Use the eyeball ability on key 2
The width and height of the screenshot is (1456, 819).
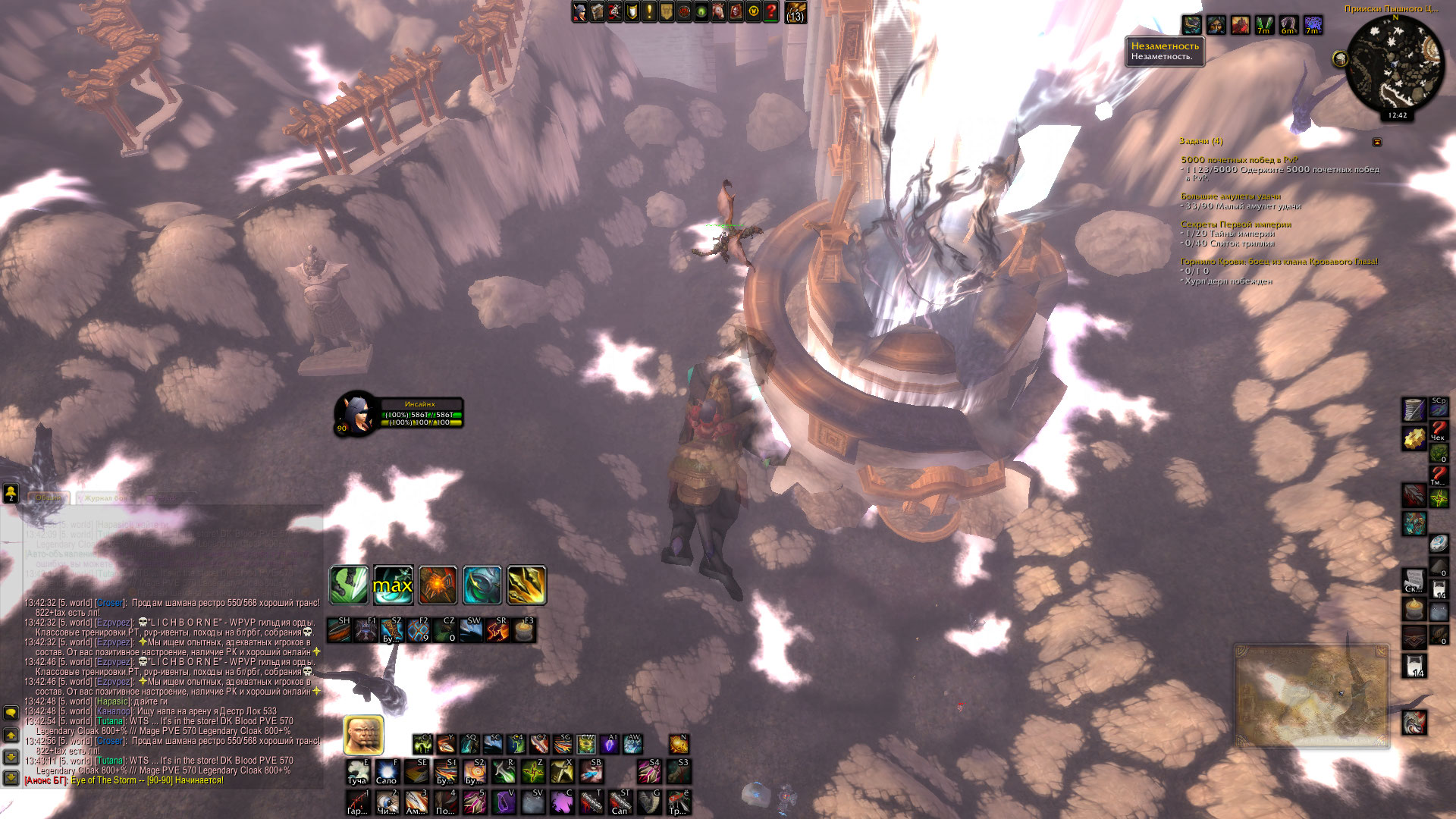click(x=387, y=802)
